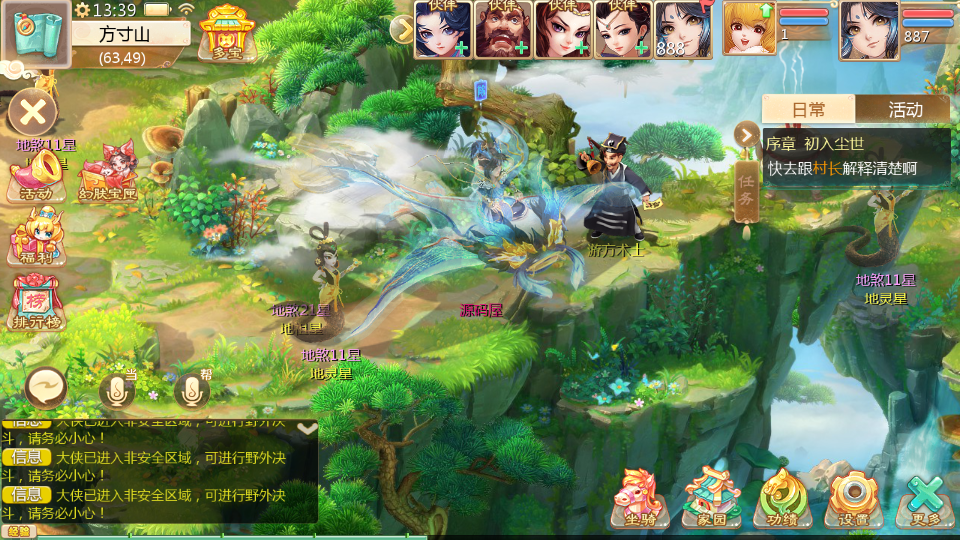Image resolution: width=960 pixels, height=540 pixels.
Task: Expand the chat log with the down arrow
Action: click(307, 428)
